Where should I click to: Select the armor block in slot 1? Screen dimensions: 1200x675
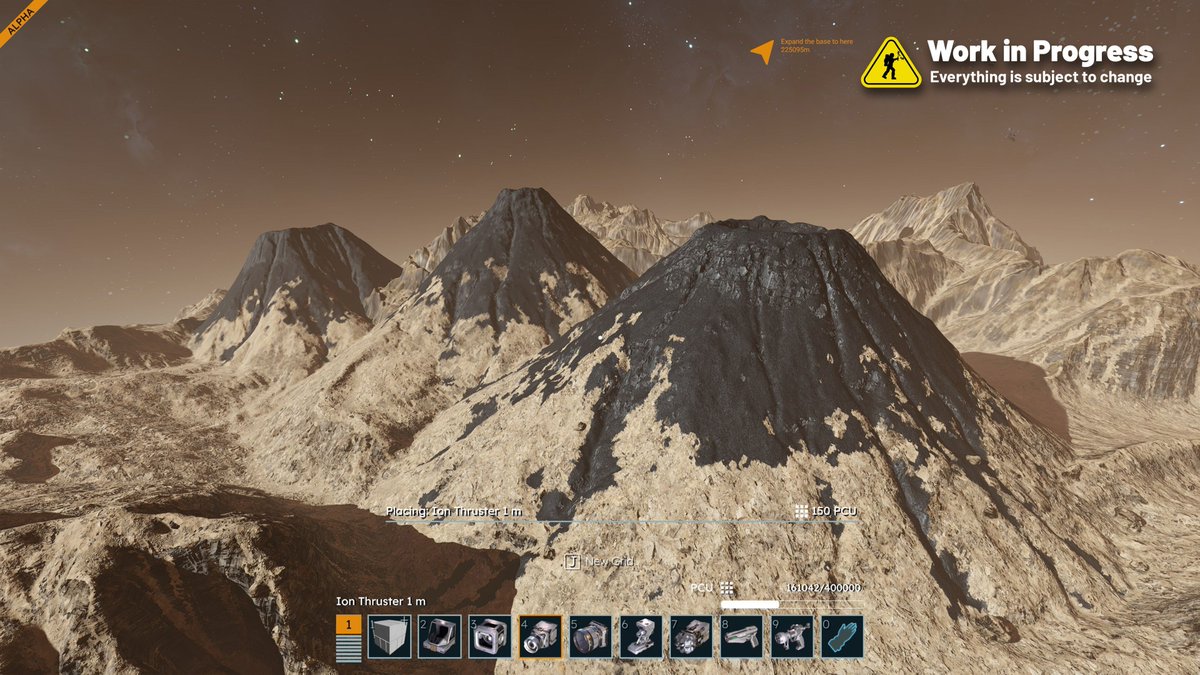pyautogui.click(x=388, y=637)
